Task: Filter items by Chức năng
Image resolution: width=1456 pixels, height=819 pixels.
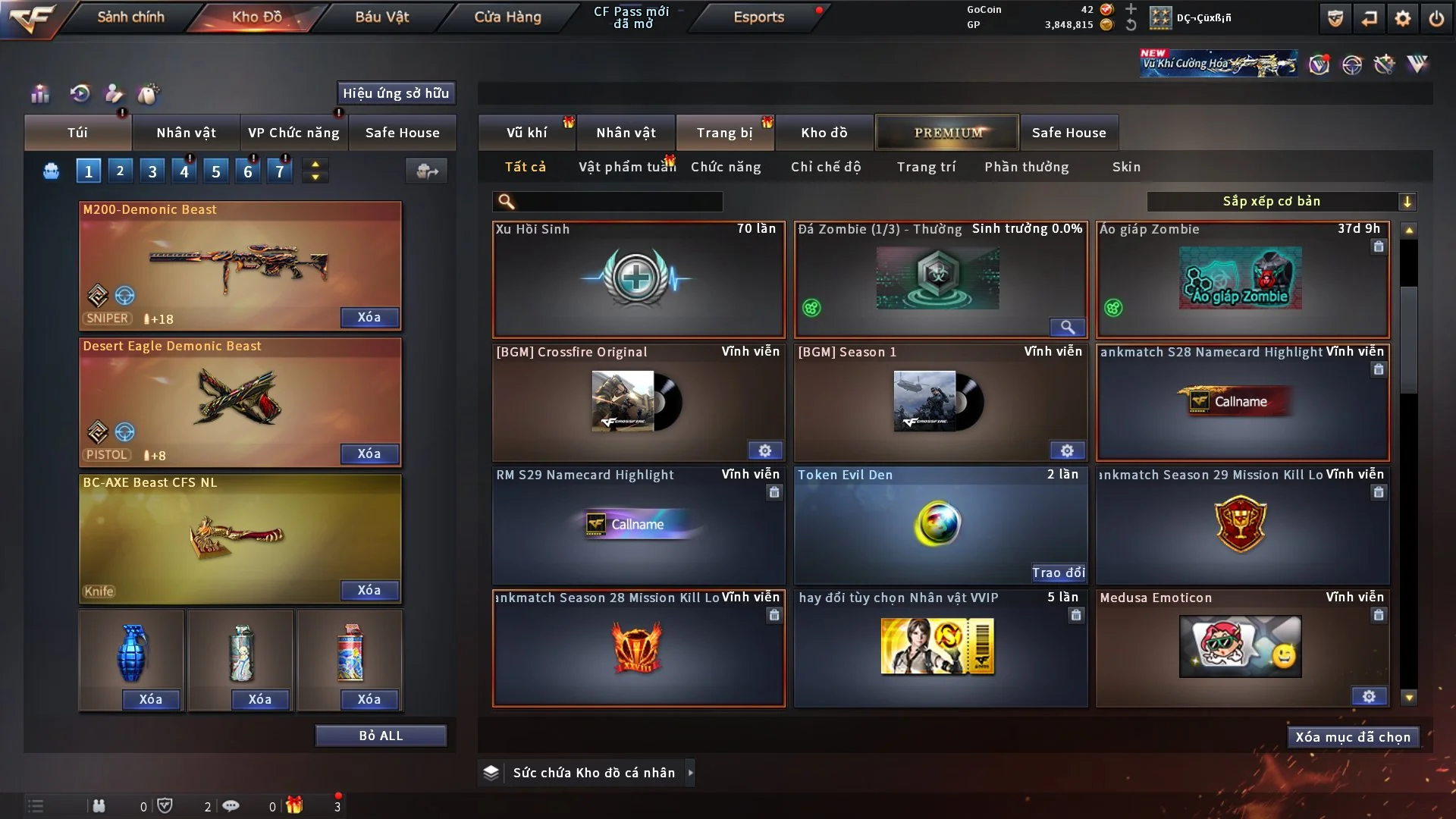Action: [x=726, y=167]
